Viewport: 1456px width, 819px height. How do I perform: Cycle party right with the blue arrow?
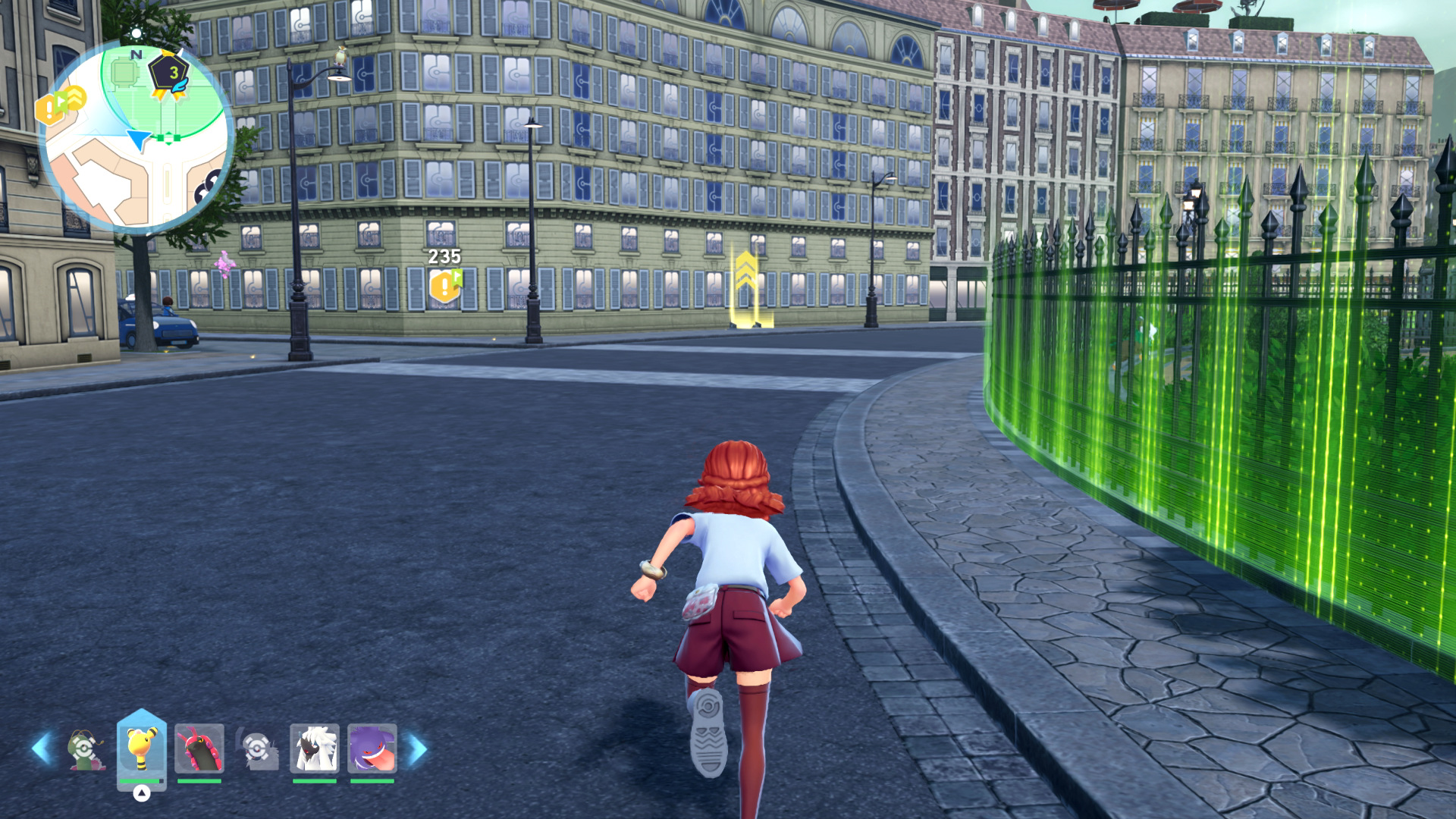point(418,748)
